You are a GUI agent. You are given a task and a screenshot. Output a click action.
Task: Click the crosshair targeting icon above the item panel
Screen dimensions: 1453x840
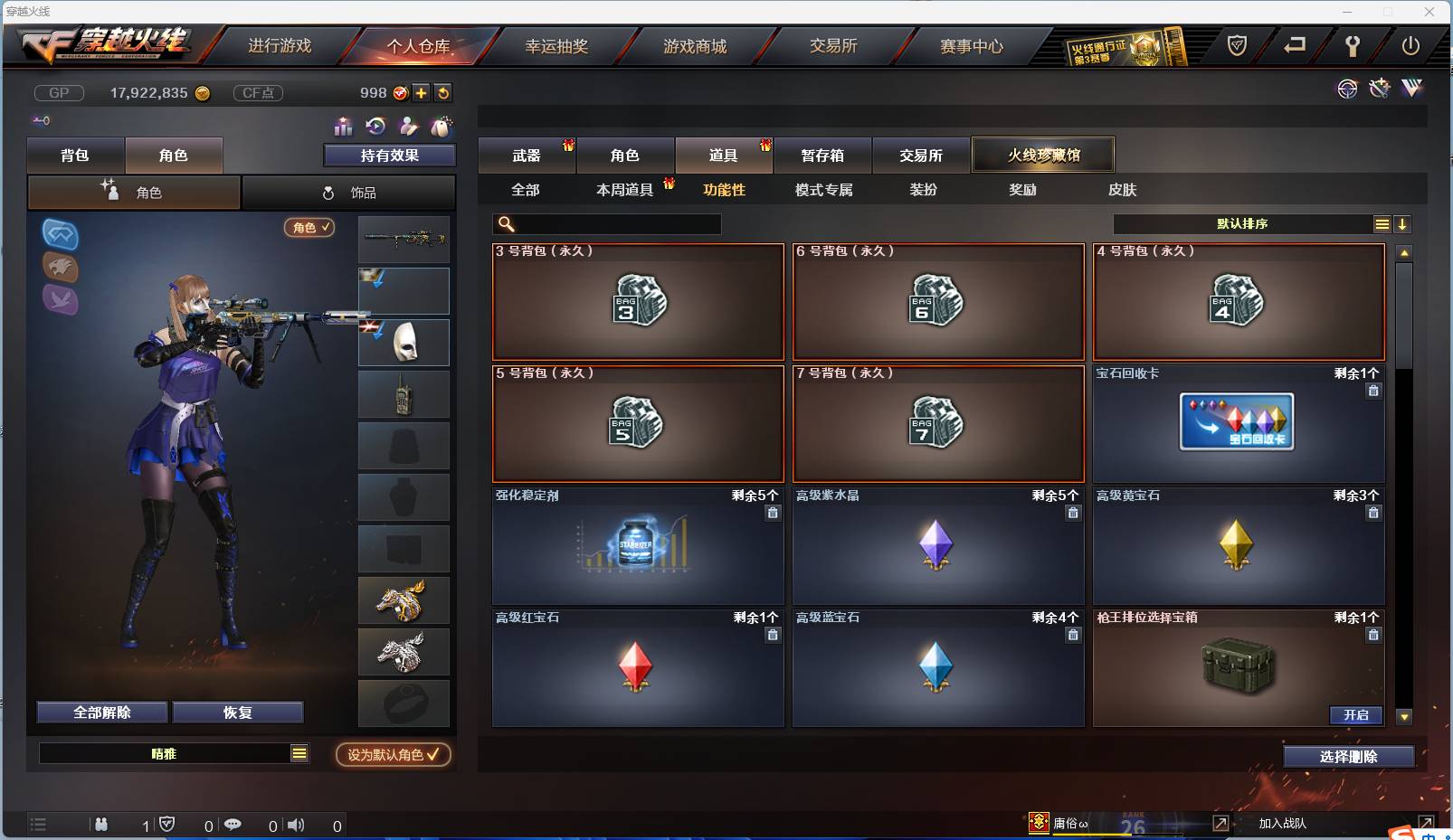tap(1347, 89)
